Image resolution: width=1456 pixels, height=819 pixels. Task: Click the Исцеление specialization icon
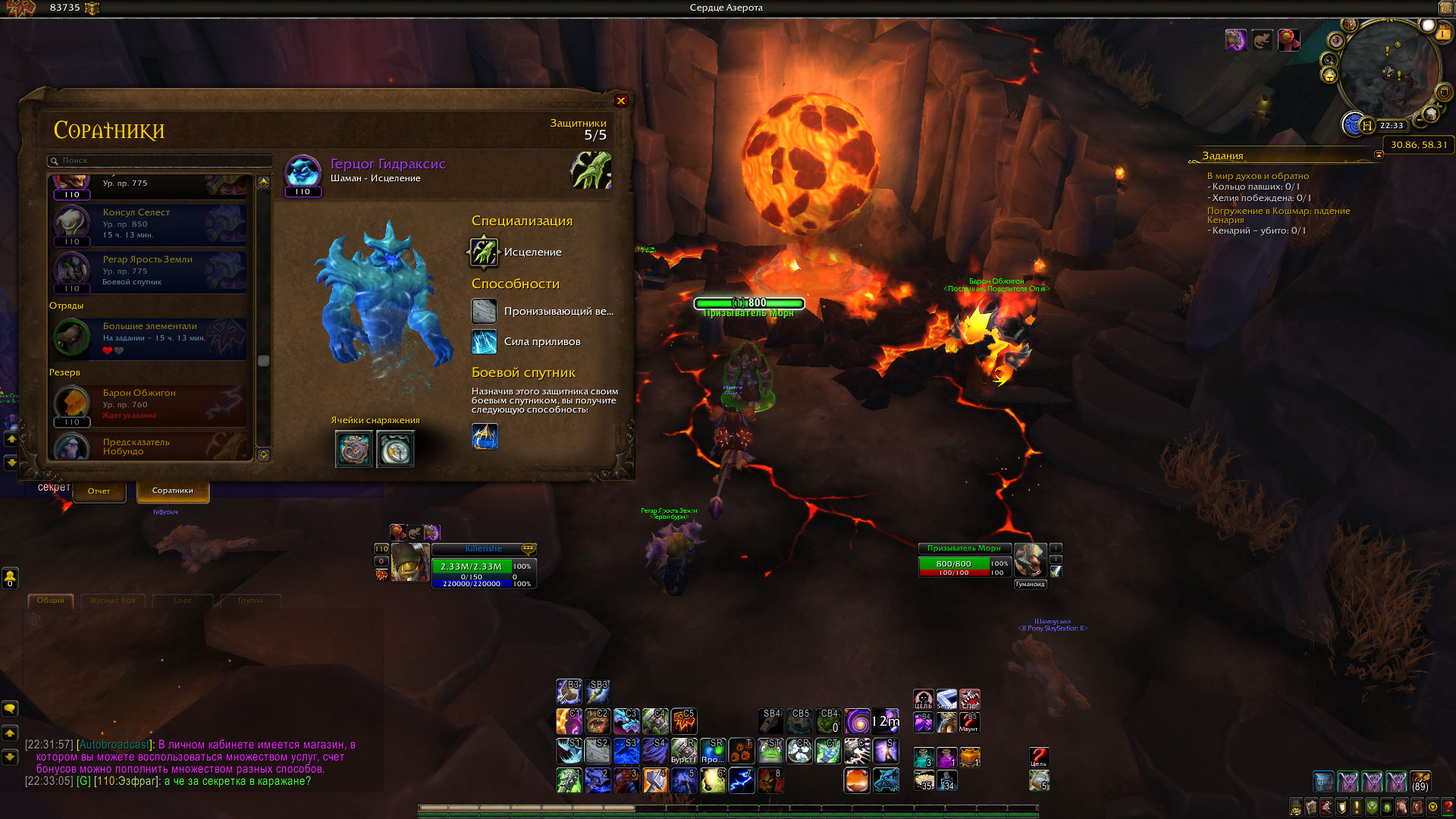pos(484,253)
